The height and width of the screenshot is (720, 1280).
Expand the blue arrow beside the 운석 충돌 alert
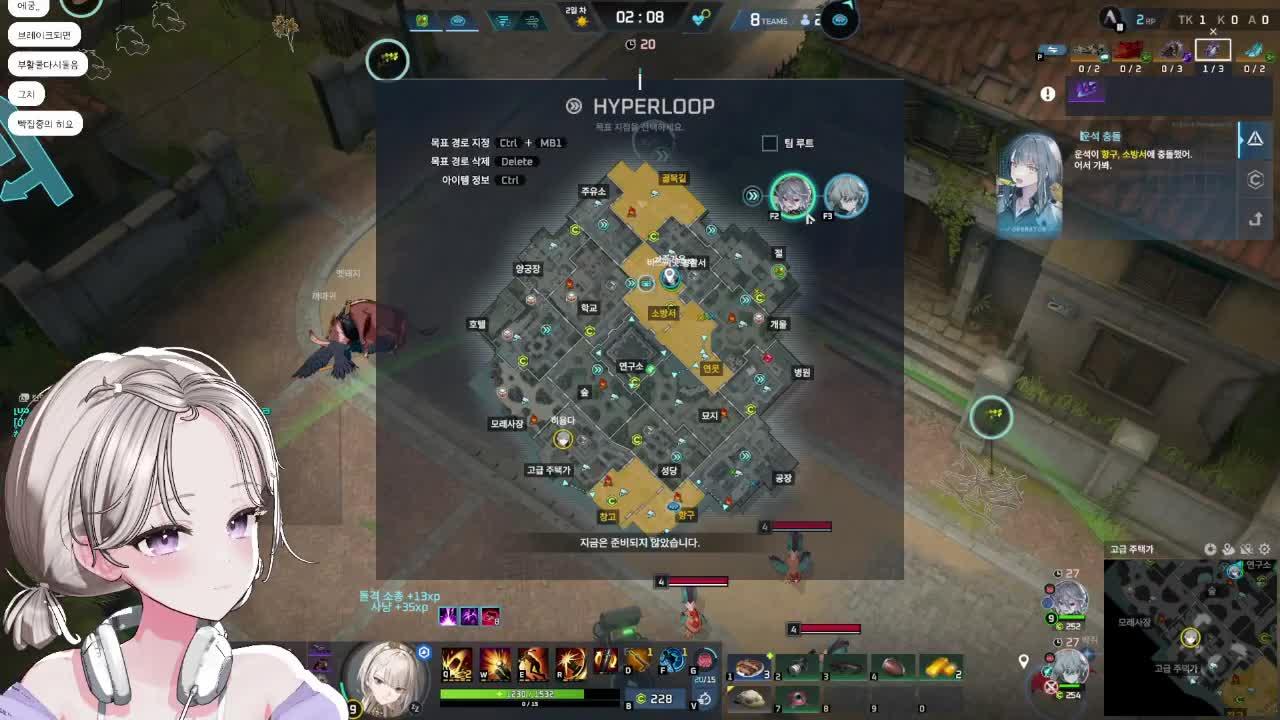coord(1241,140)
